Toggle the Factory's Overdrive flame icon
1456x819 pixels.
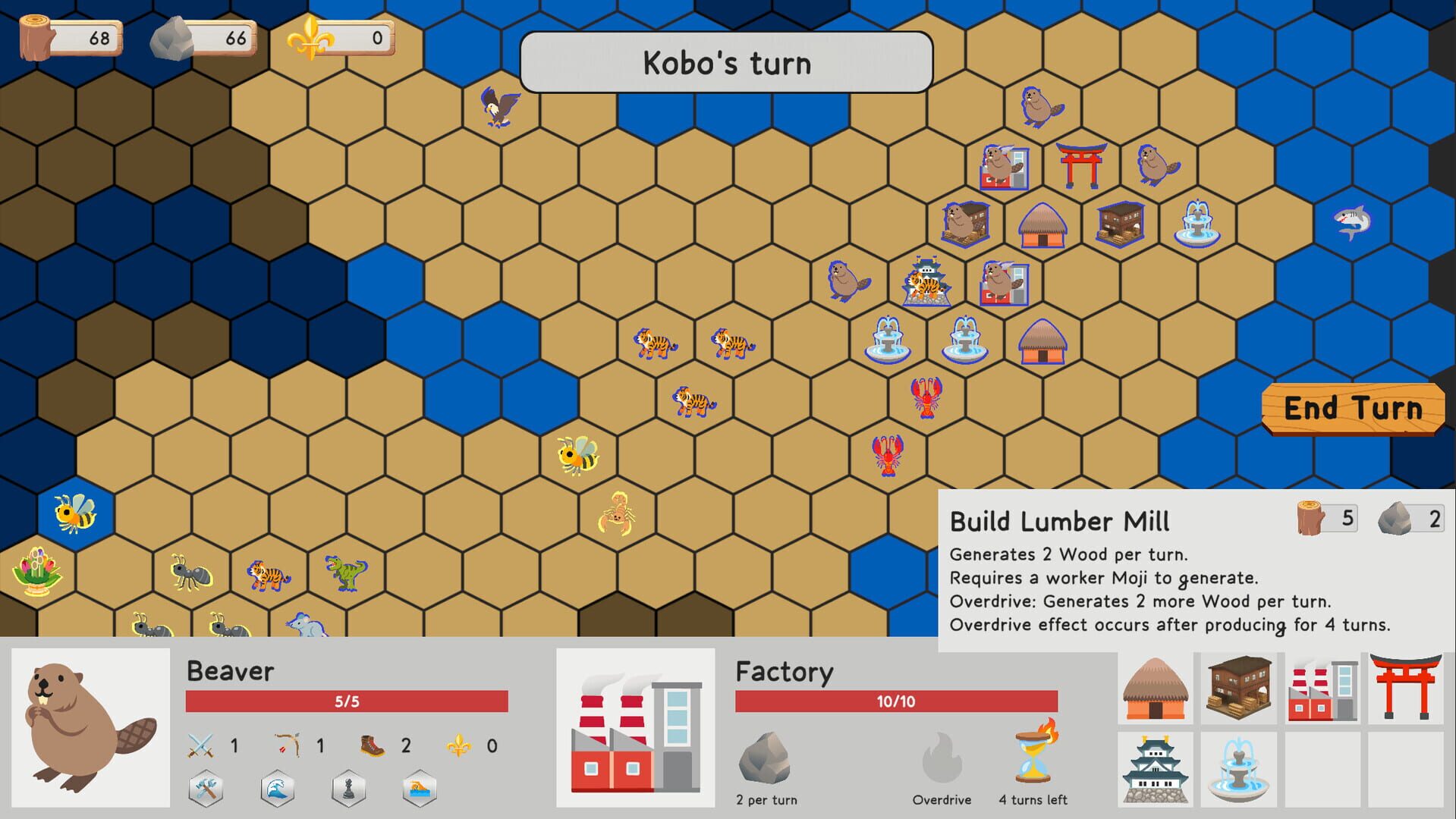941,758
